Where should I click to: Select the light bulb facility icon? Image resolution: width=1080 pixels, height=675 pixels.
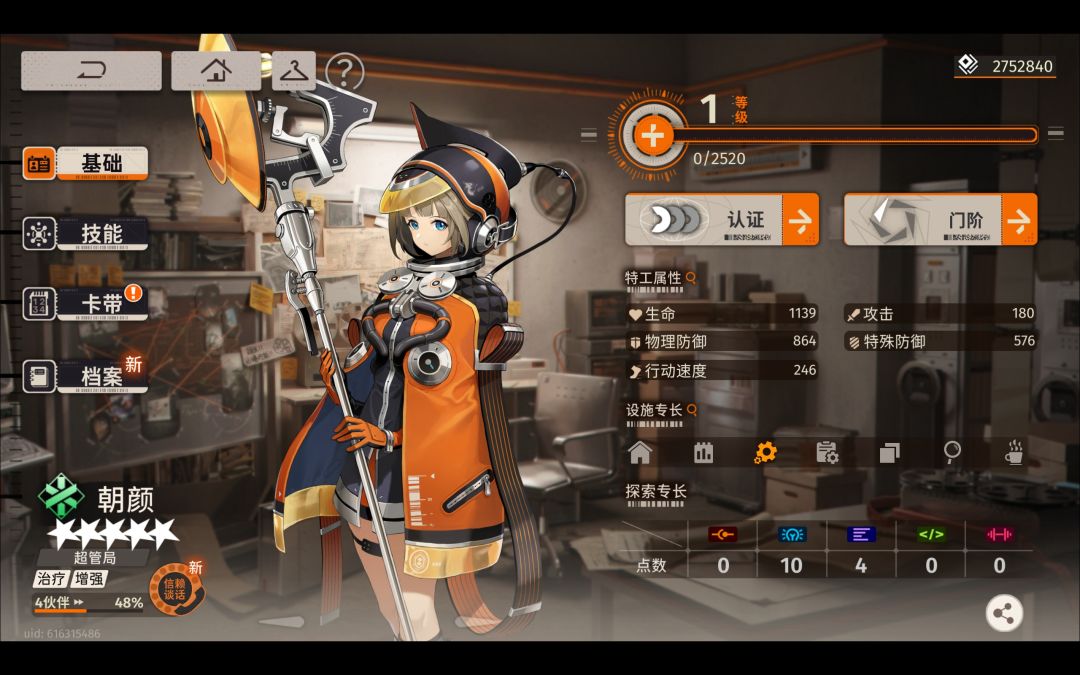[952, 453]
